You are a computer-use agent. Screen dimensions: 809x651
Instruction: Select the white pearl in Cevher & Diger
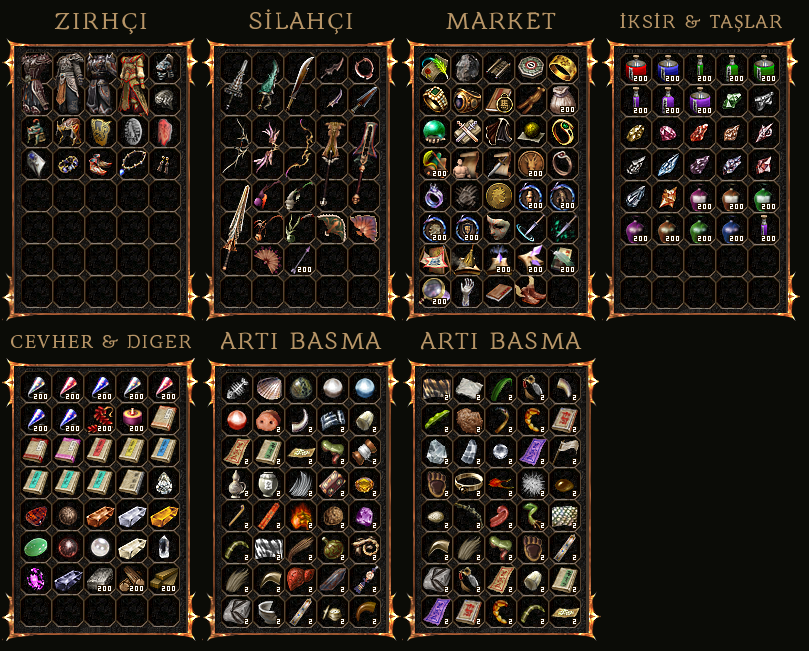click(x=101, y=546)
